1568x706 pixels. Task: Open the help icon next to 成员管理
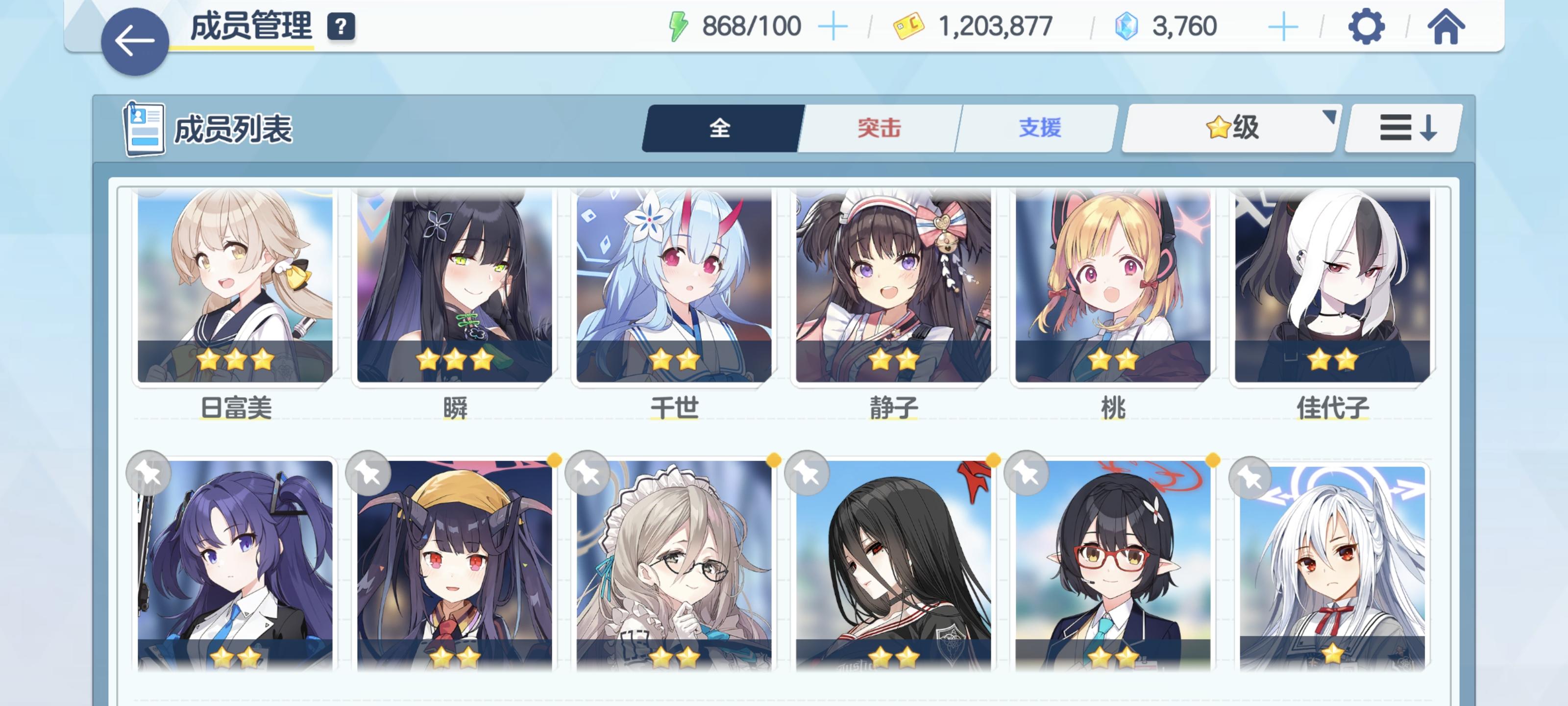[343, 26]
